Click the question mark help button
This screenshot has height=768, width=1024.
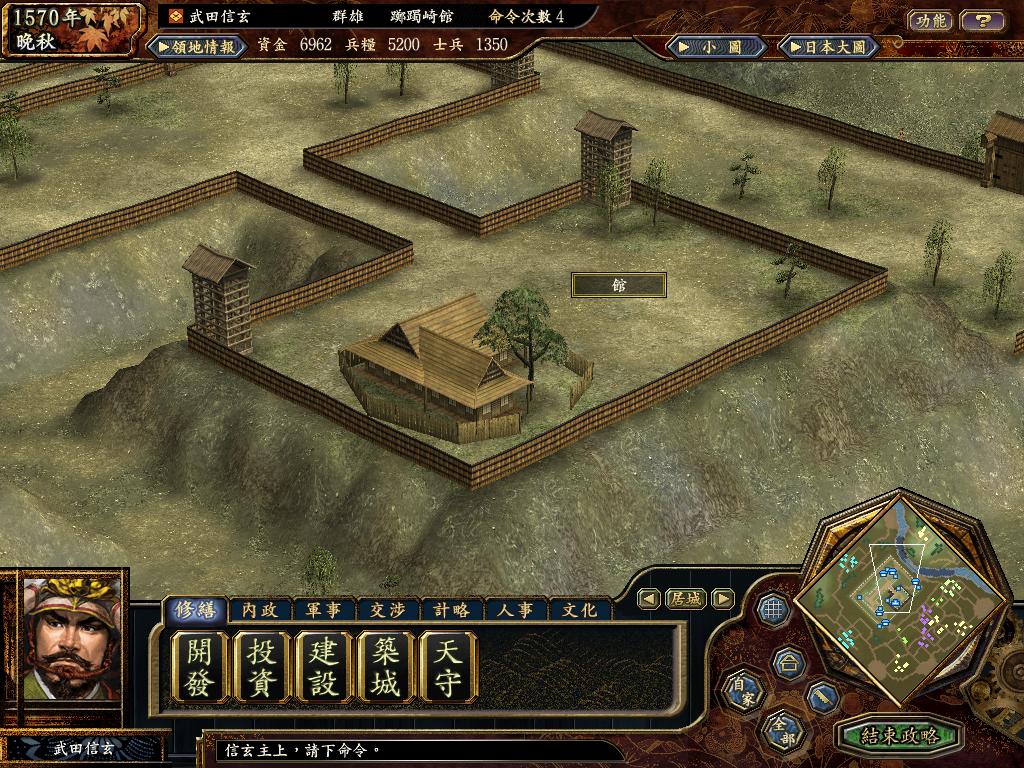click(x=983, y=20)
